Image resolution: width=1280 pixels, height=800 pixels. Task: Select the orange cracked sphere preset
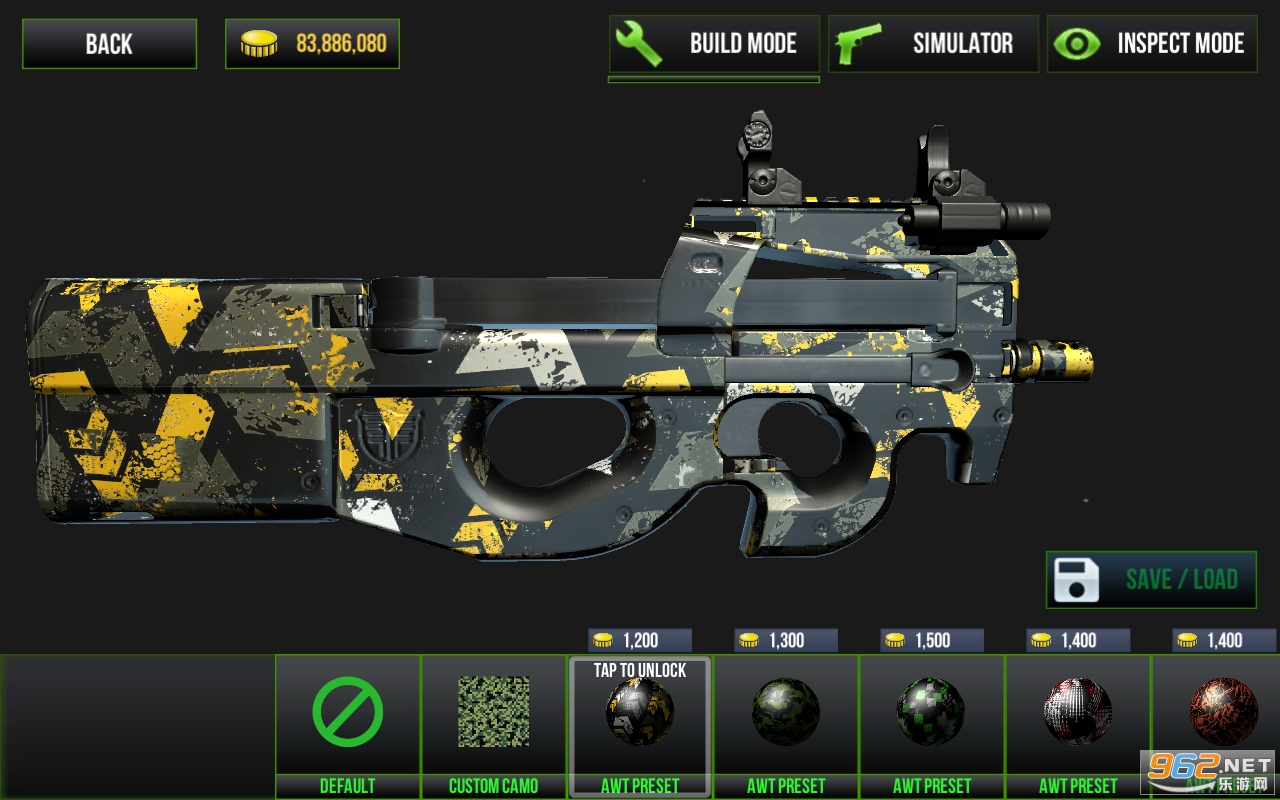1222,713
